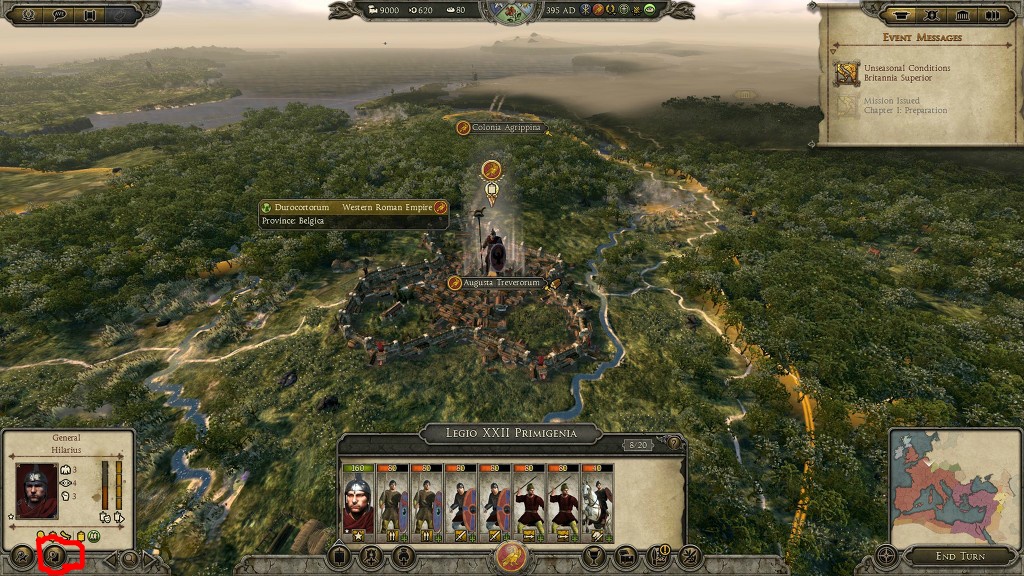Open the speech bubble button top left

60,15
